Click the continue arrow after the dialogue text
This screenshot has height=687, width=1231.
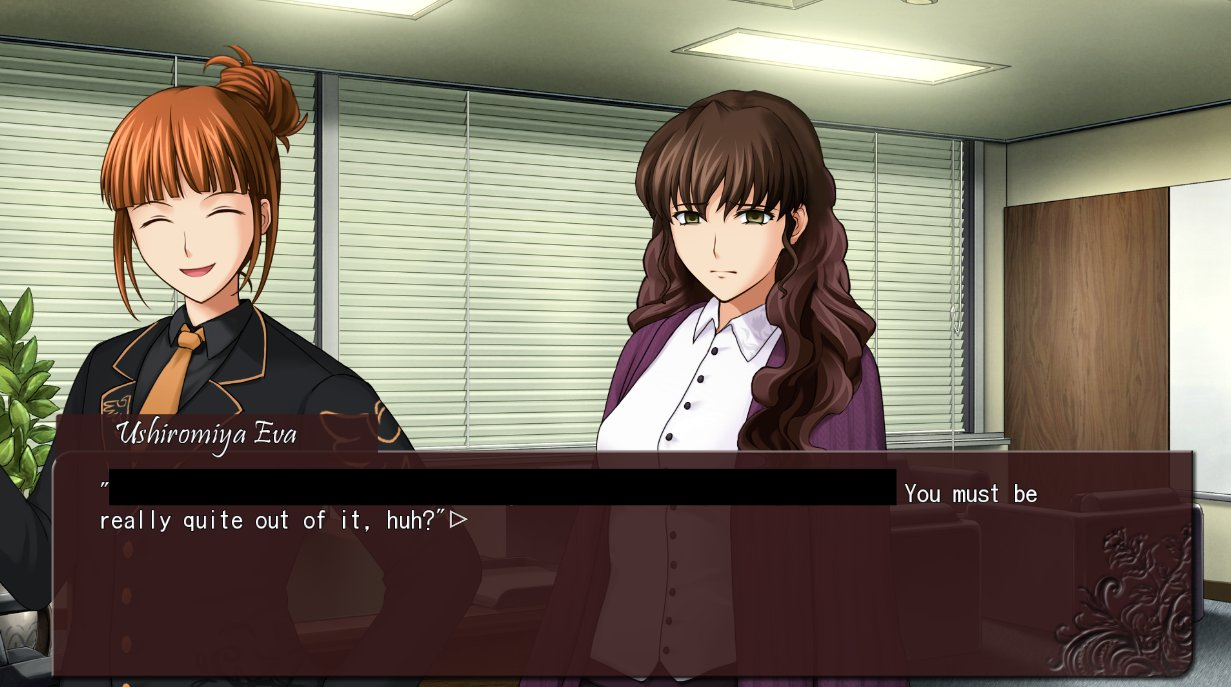[459, 520]
